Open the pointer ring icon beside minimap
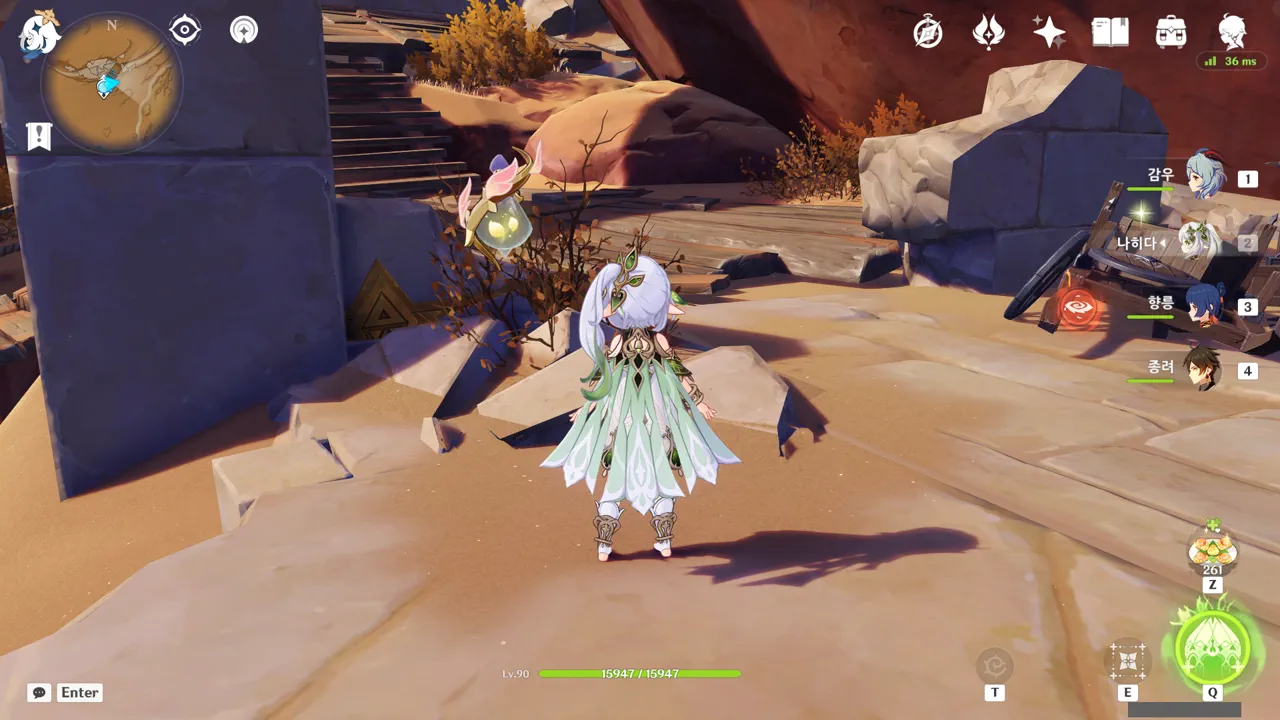The width and height of the screenshot is (1280, 720). tap(243, 30)
